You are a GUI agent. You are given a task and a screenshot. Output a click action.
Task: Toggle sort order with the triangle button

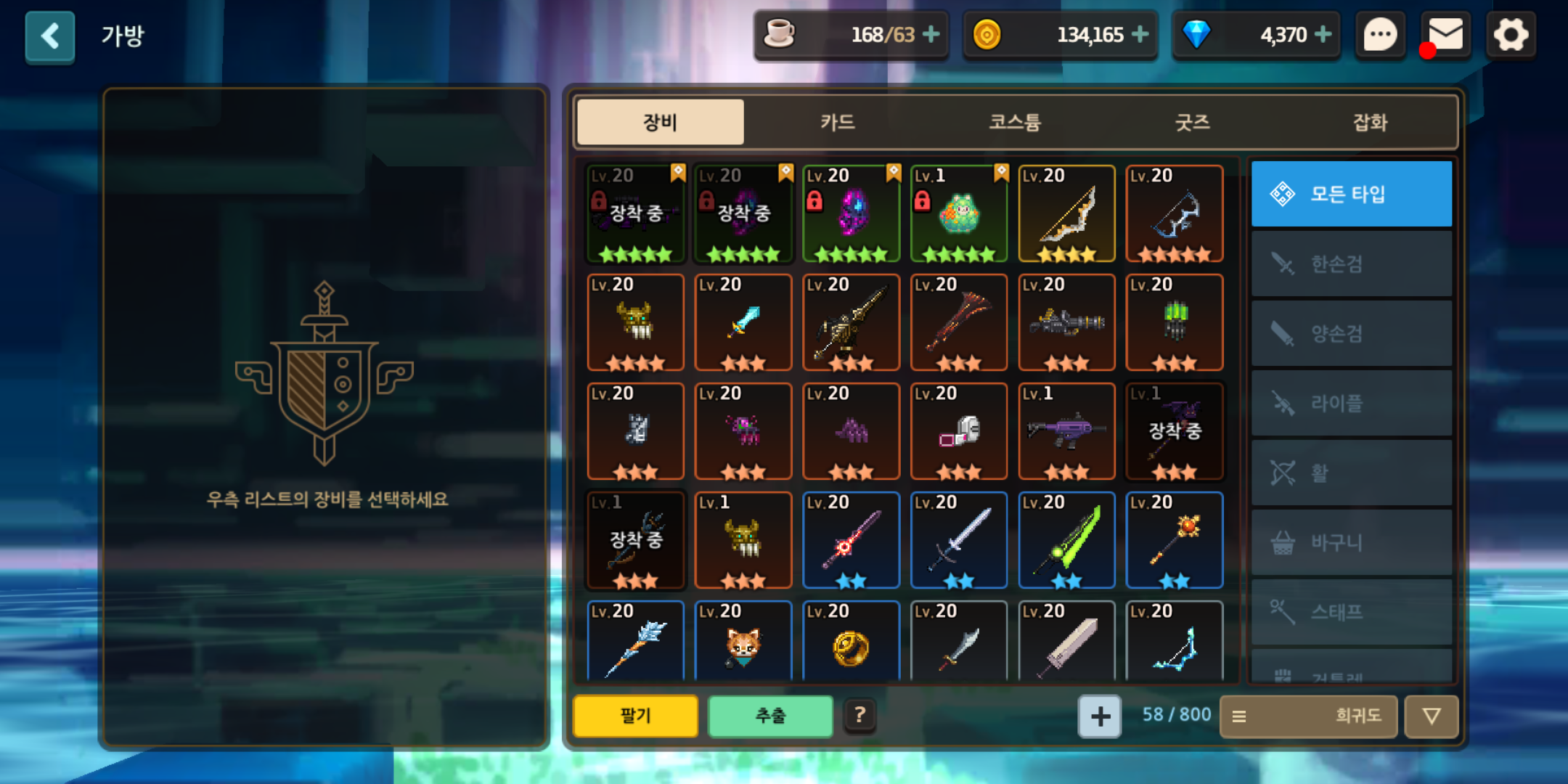pos(1431,716)
